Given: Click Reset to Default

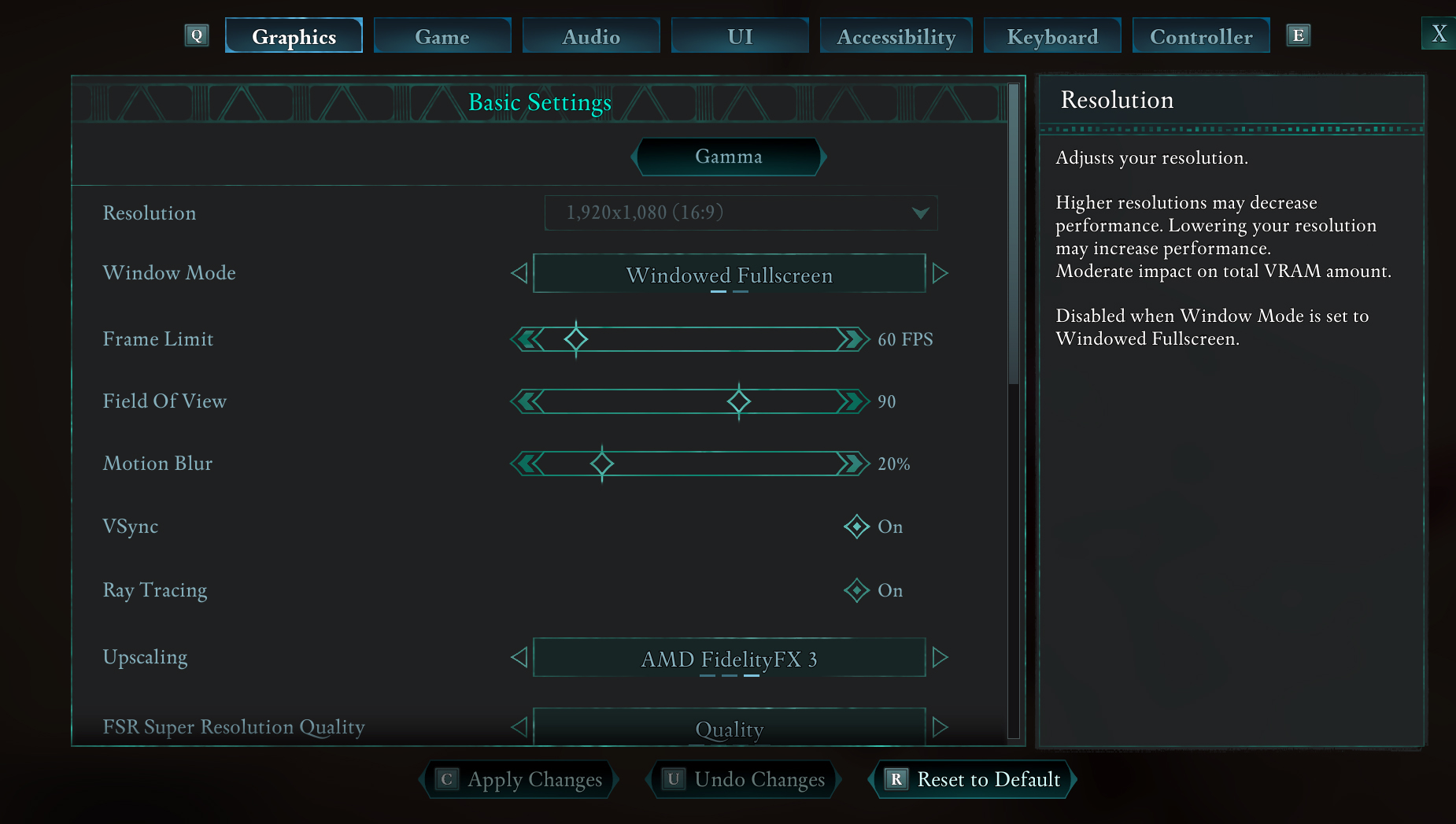Looking at the screenshot, I should tap(973, 779).
